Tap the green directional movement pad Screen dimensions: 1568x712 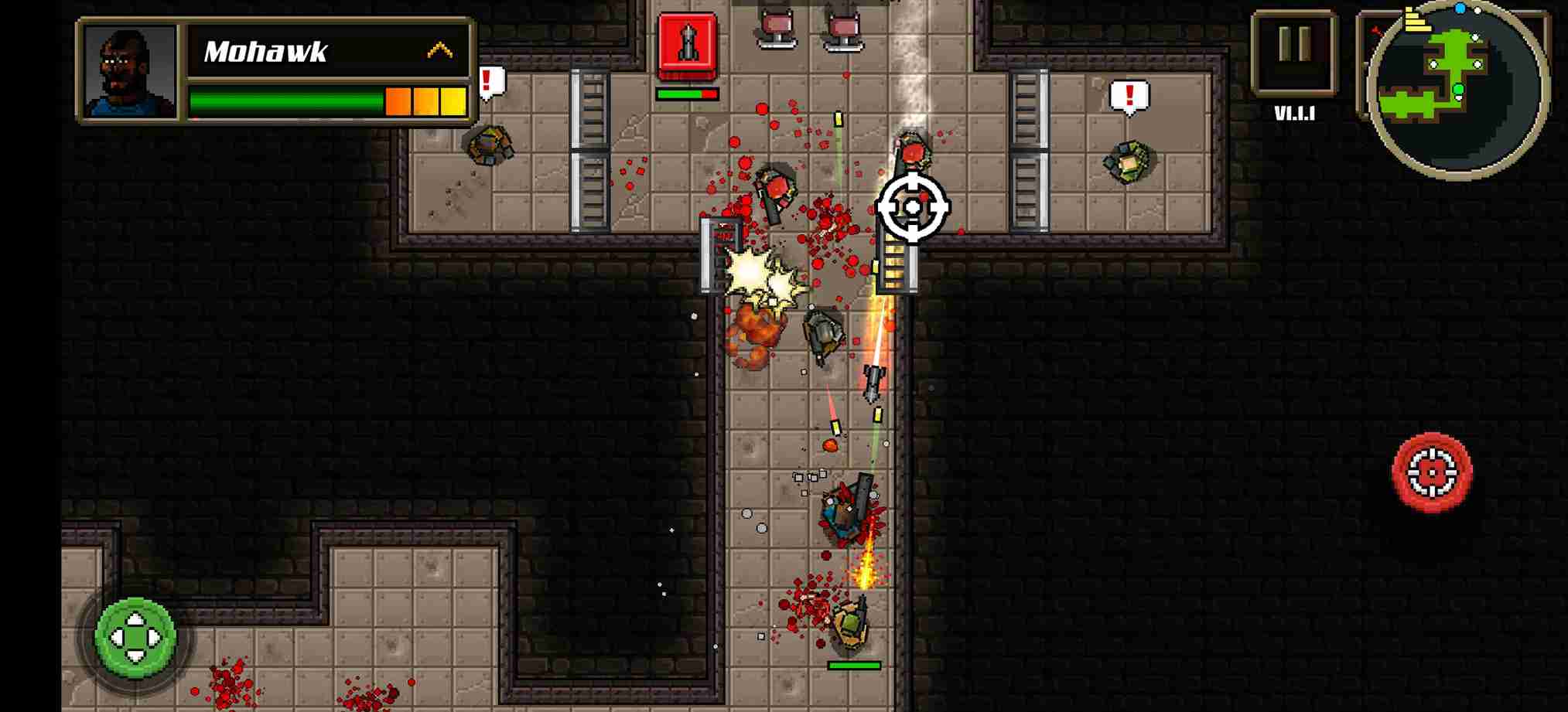click(135, 637)
